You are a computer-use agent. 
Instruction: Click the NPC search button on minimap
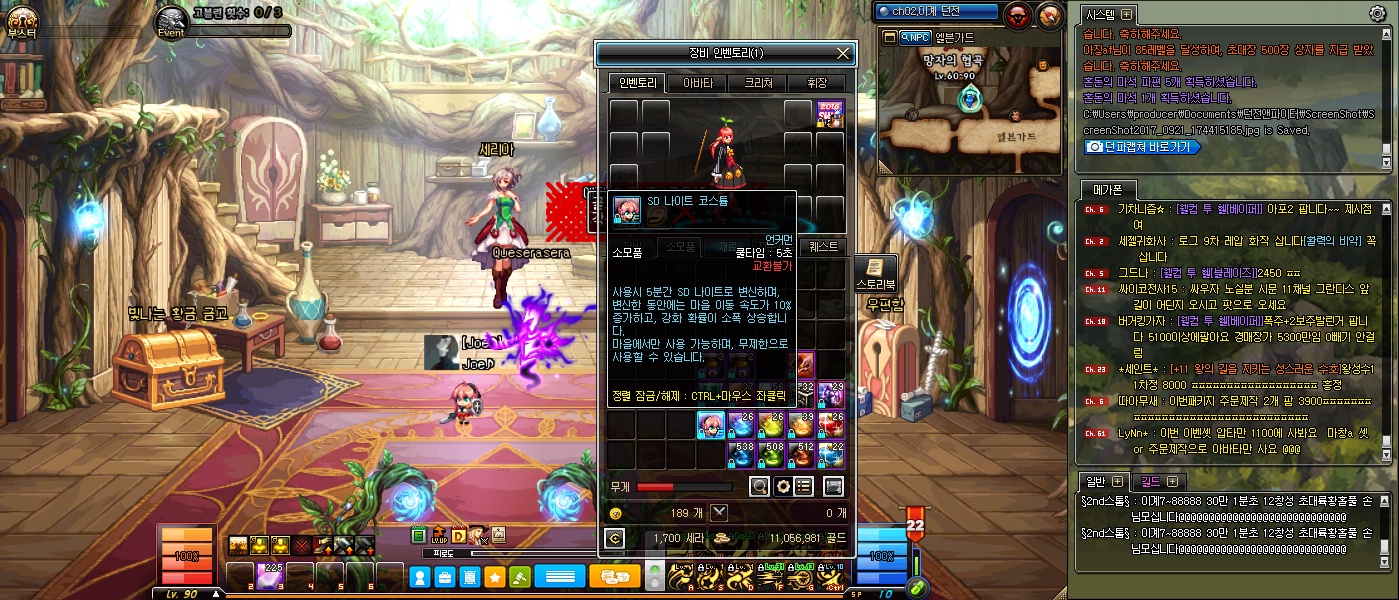click(914, 38)
